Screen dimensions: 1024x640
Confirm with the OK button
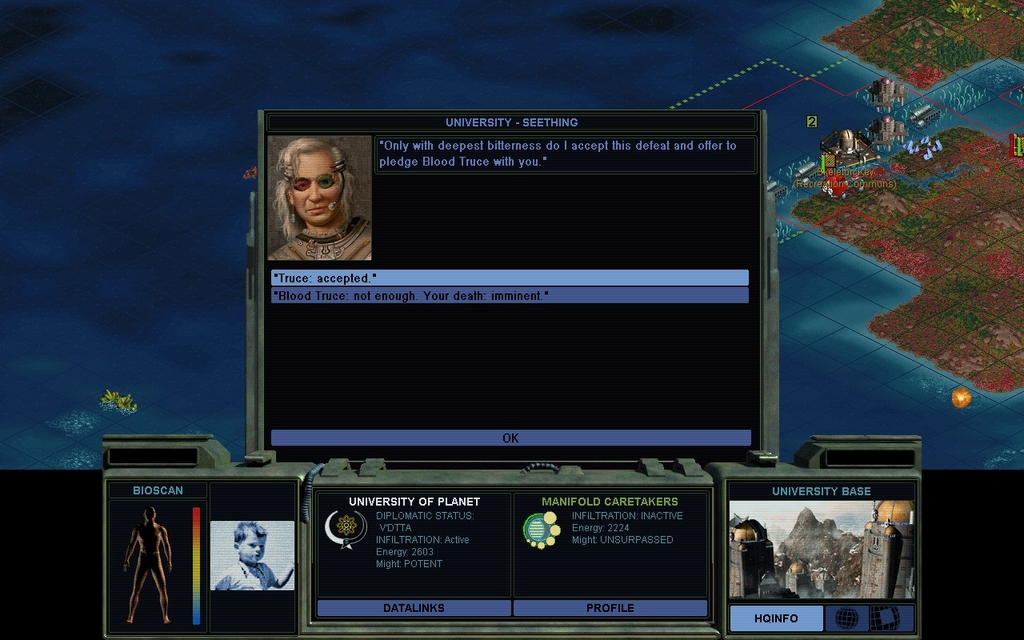510,438
